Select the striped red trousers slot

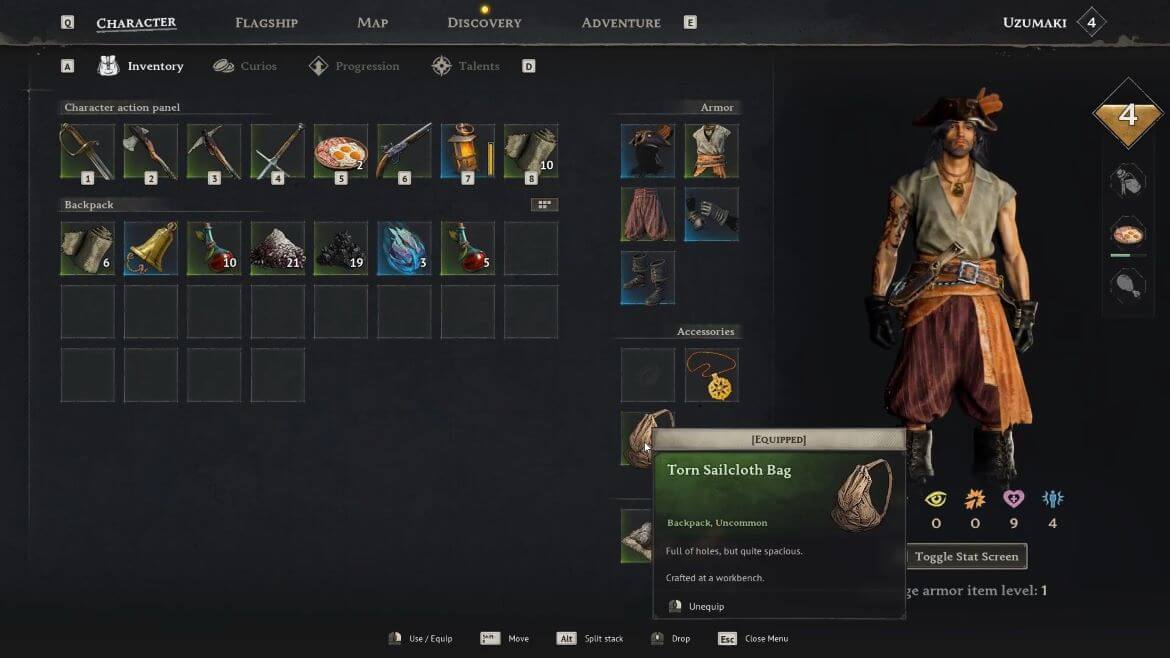[x=648, y=214]
